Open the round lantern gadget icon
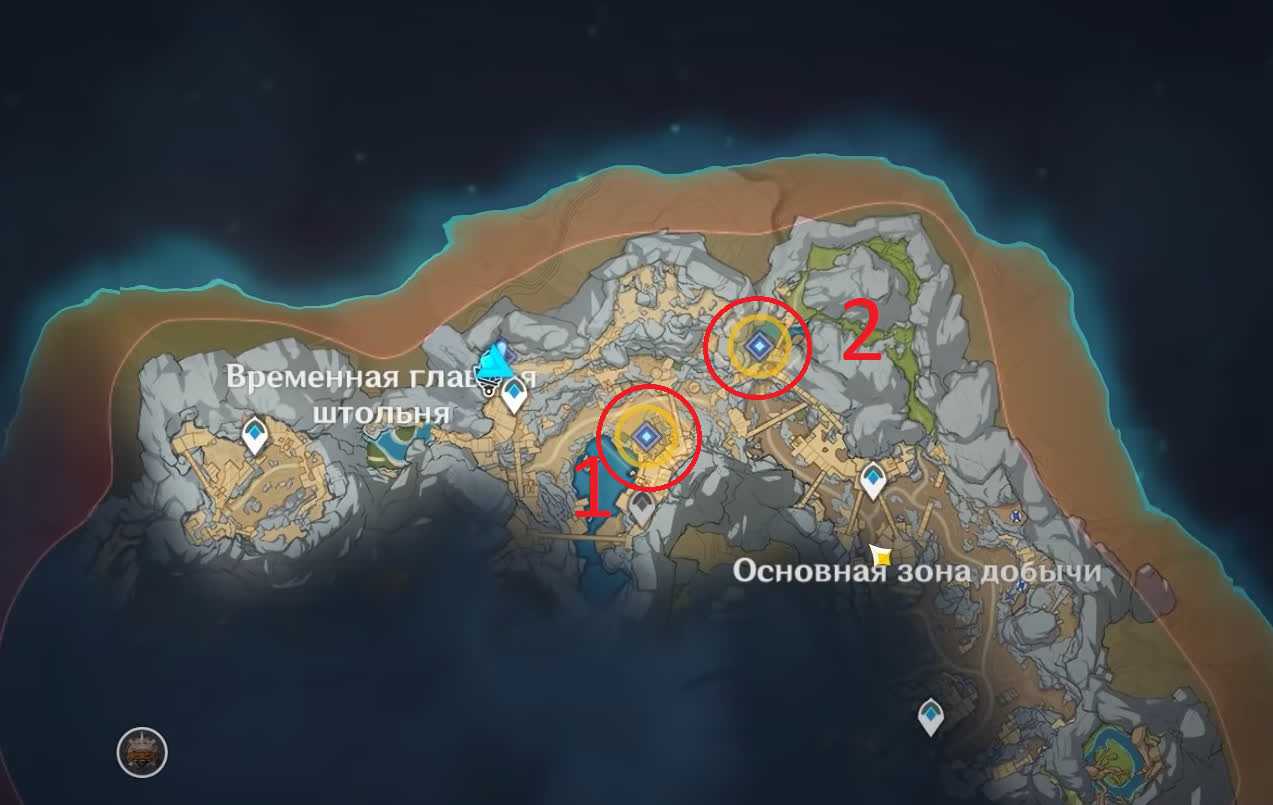1273x805 pixels. (142, 752)
